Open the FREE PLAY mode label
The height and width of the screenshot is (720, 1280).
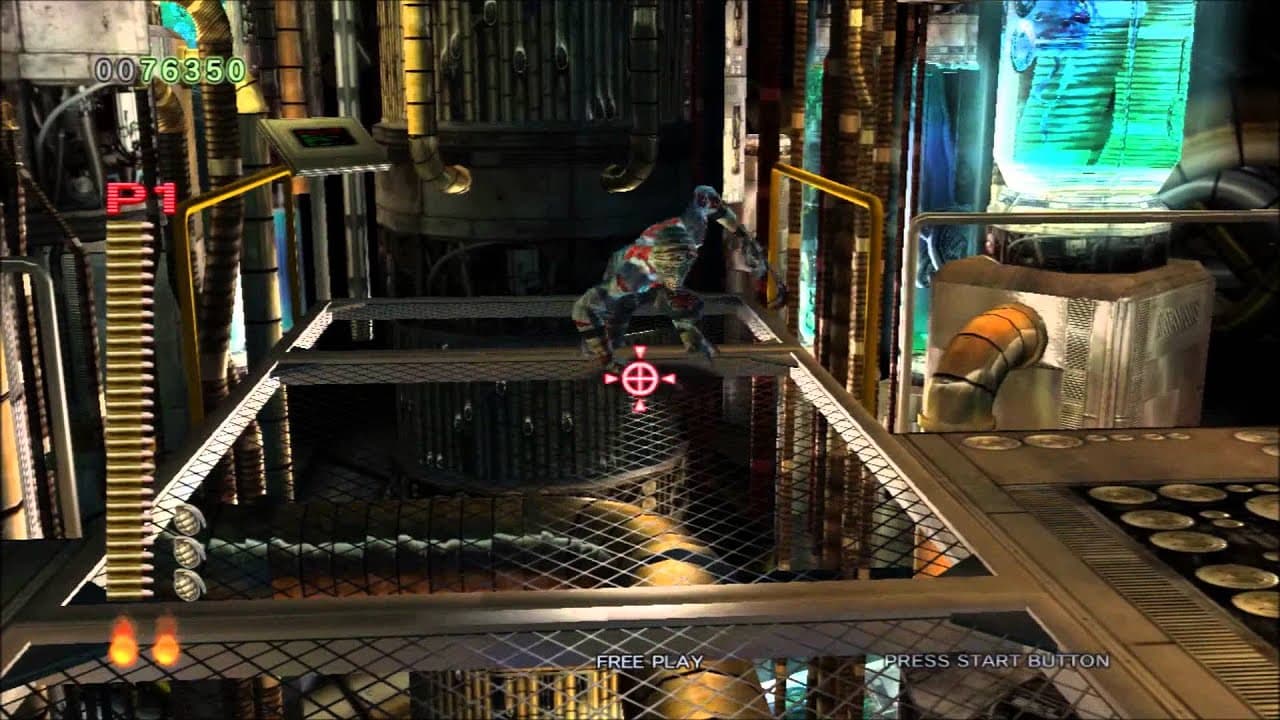(648, 660)
